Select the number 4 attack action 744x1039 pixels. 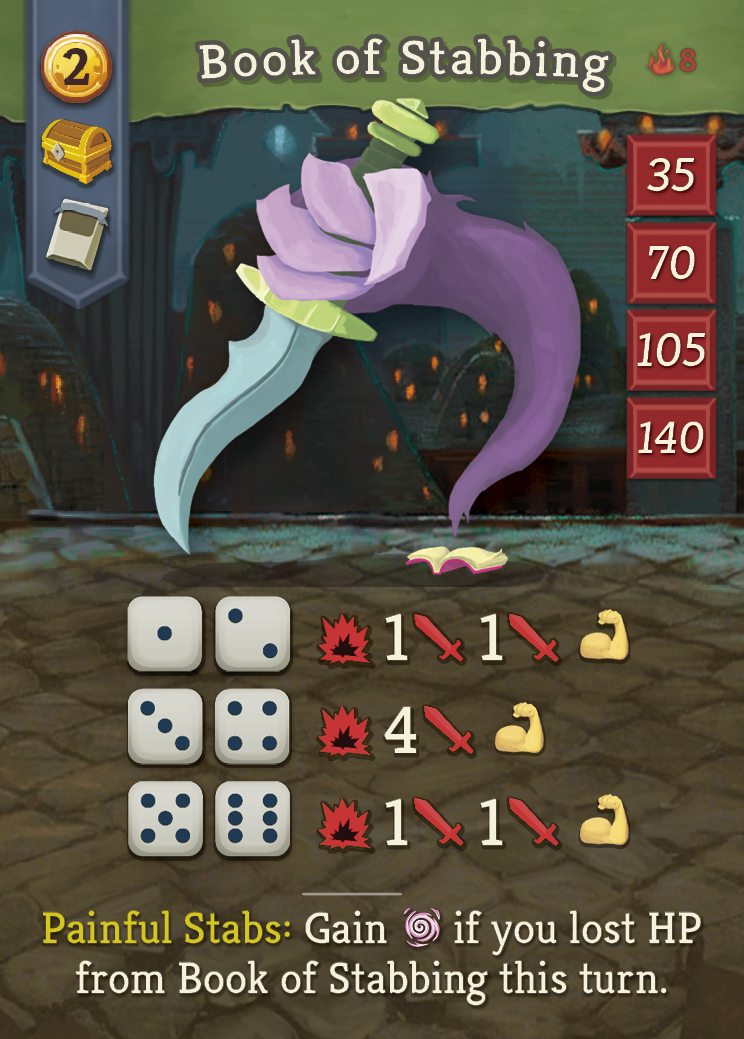[400, 732]
